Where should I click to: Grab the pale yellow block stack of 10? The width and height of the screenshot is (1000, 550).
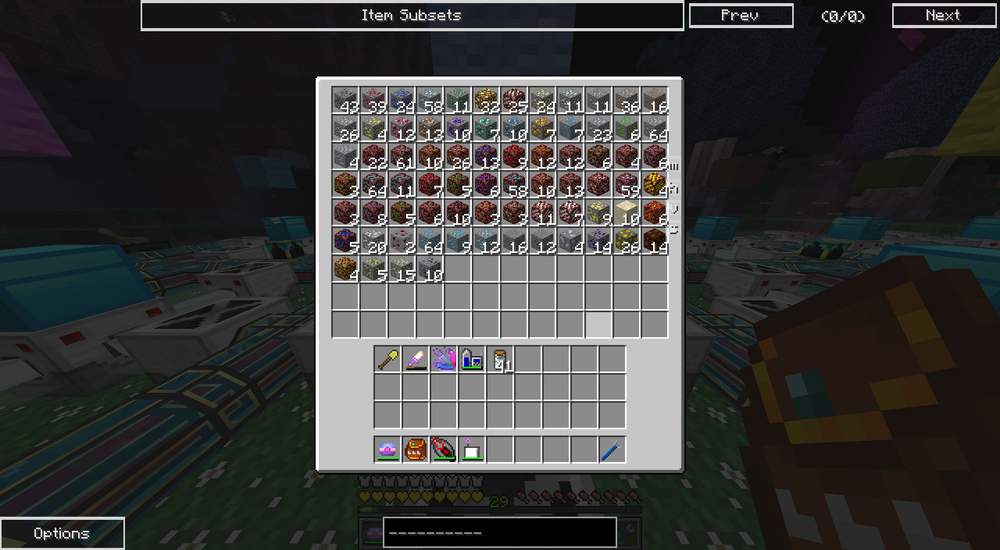pos(626,212)
